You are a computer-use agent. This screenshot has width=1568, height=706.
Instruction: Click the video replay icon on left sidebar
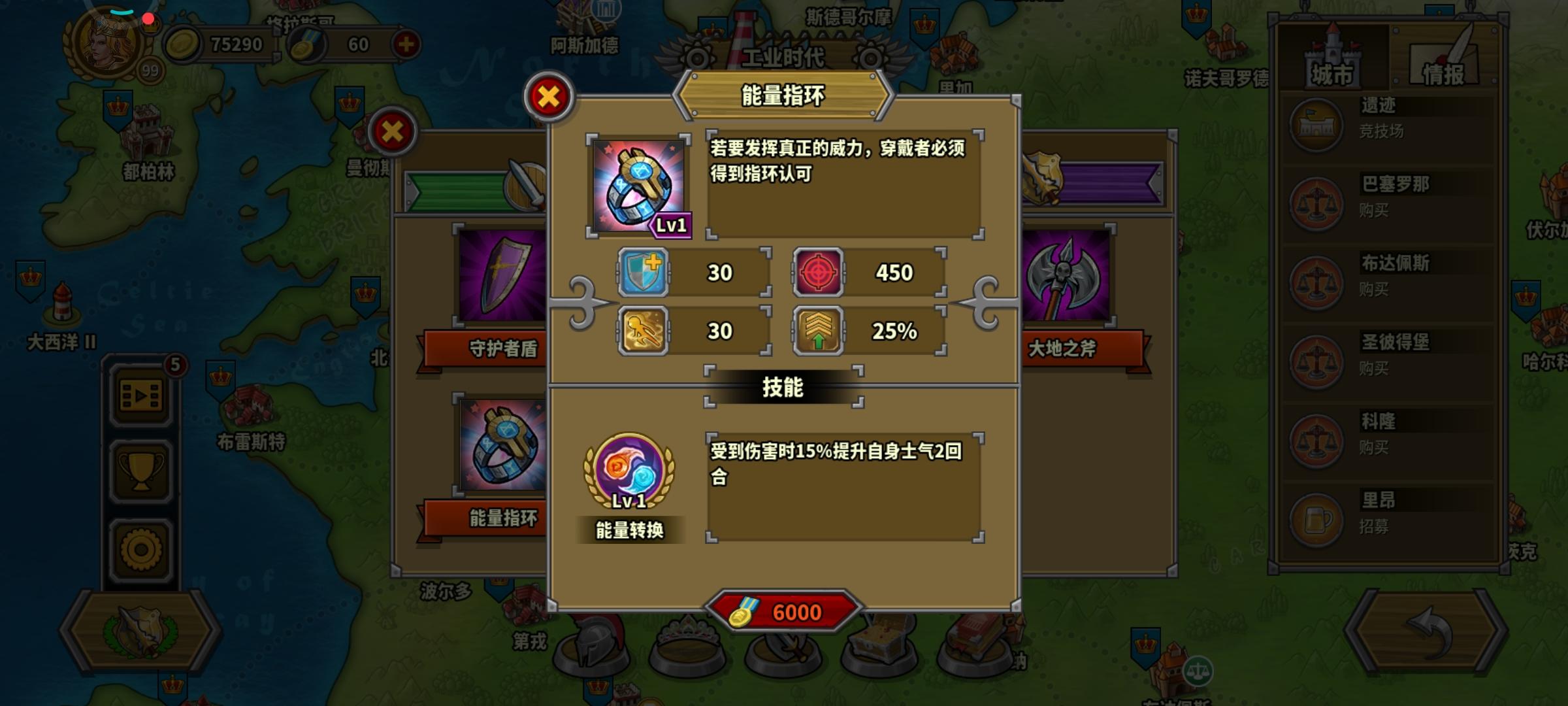click(140, 395)
